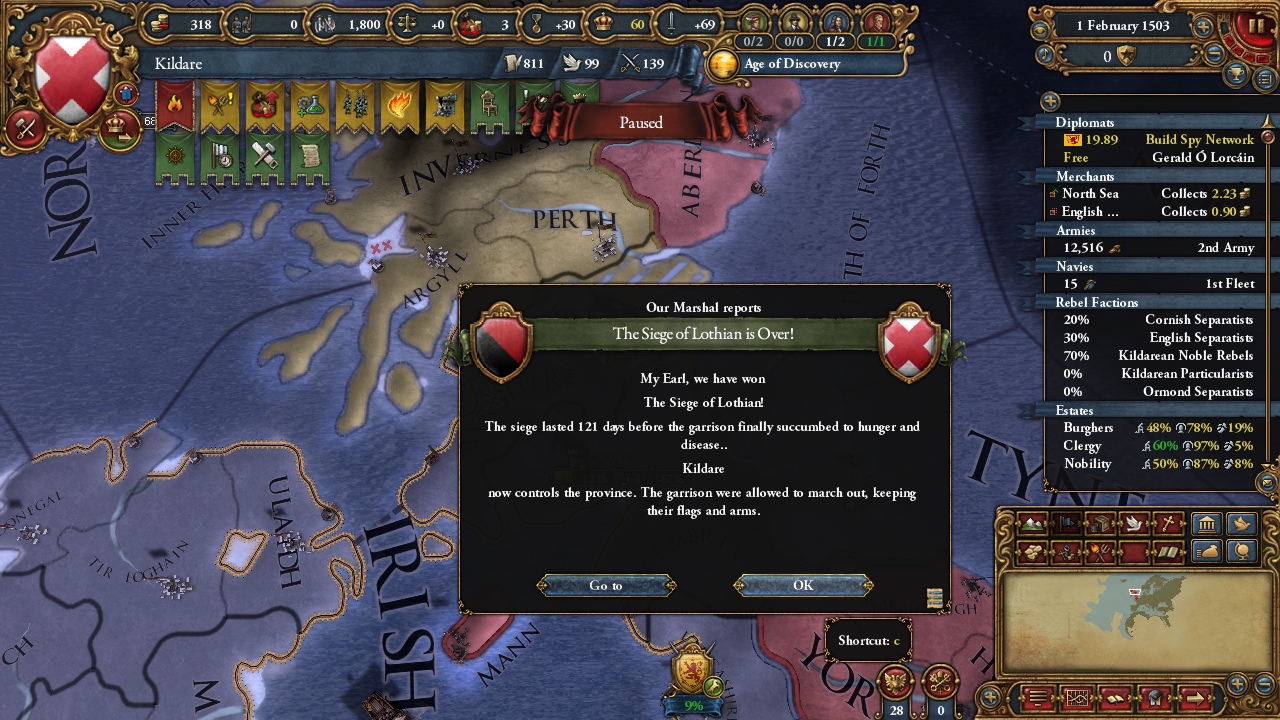Confirm the siege report with OK
Viewport: 1280px width, 720px height.
click(803, 586)
